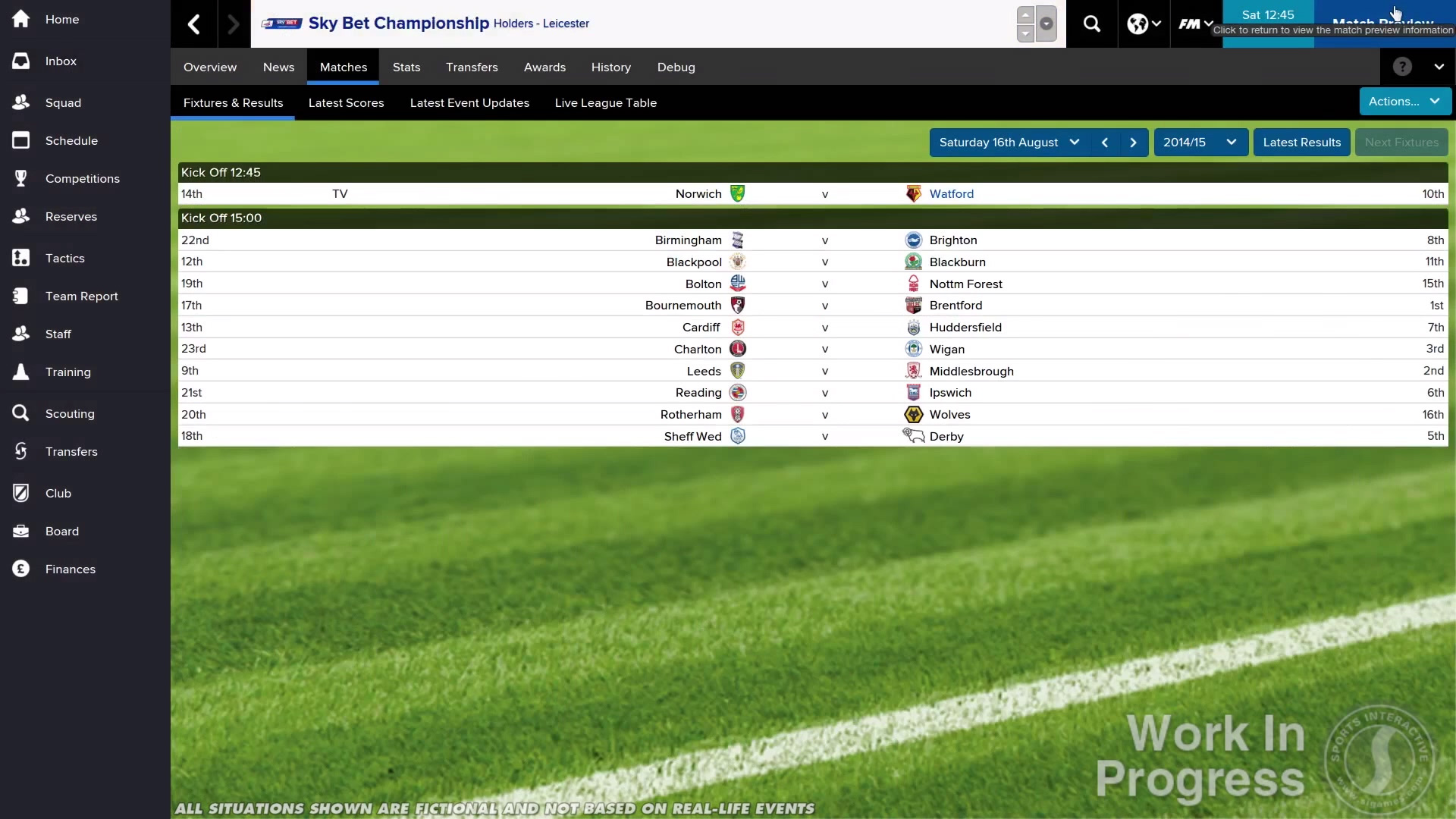This screenshot has height=819, width=1456.
Task: Change the 2014/15 season dropdown
Action: (x=1200, y=143)
